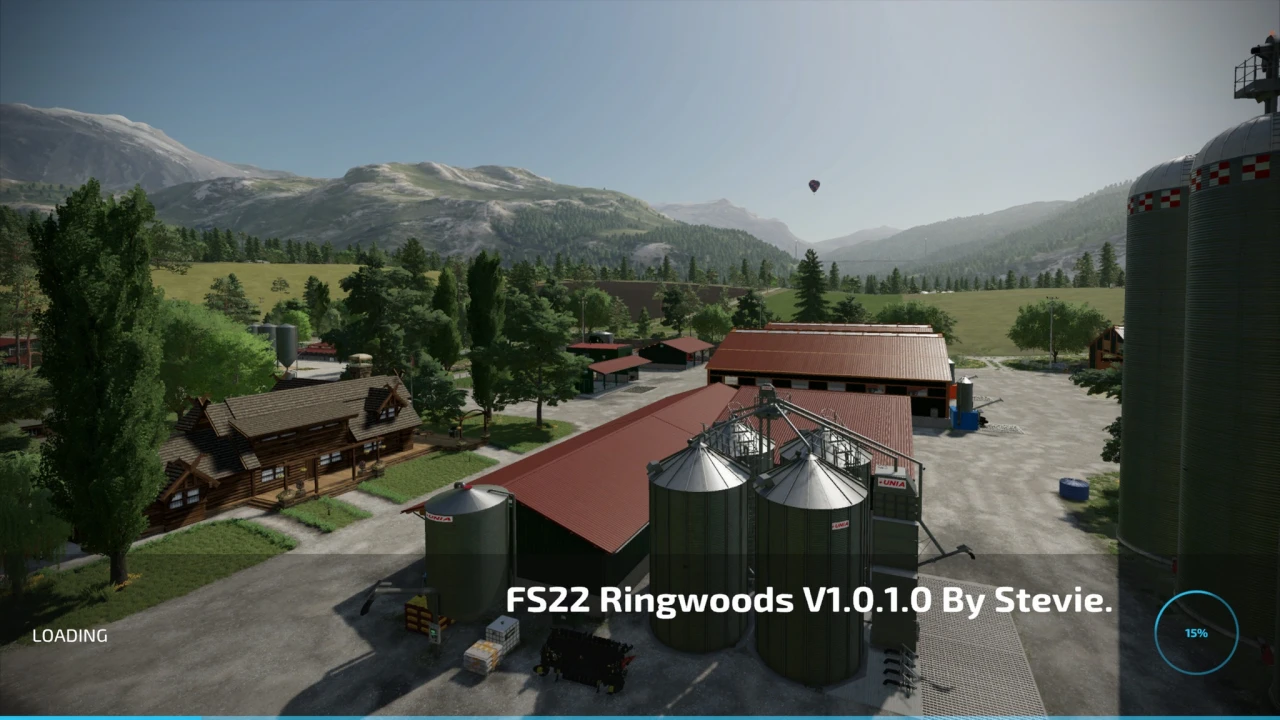This screenshot has width=1280, height=720.
Task: Select the blue barrel near the silos
Action: tap(1074, 488)
